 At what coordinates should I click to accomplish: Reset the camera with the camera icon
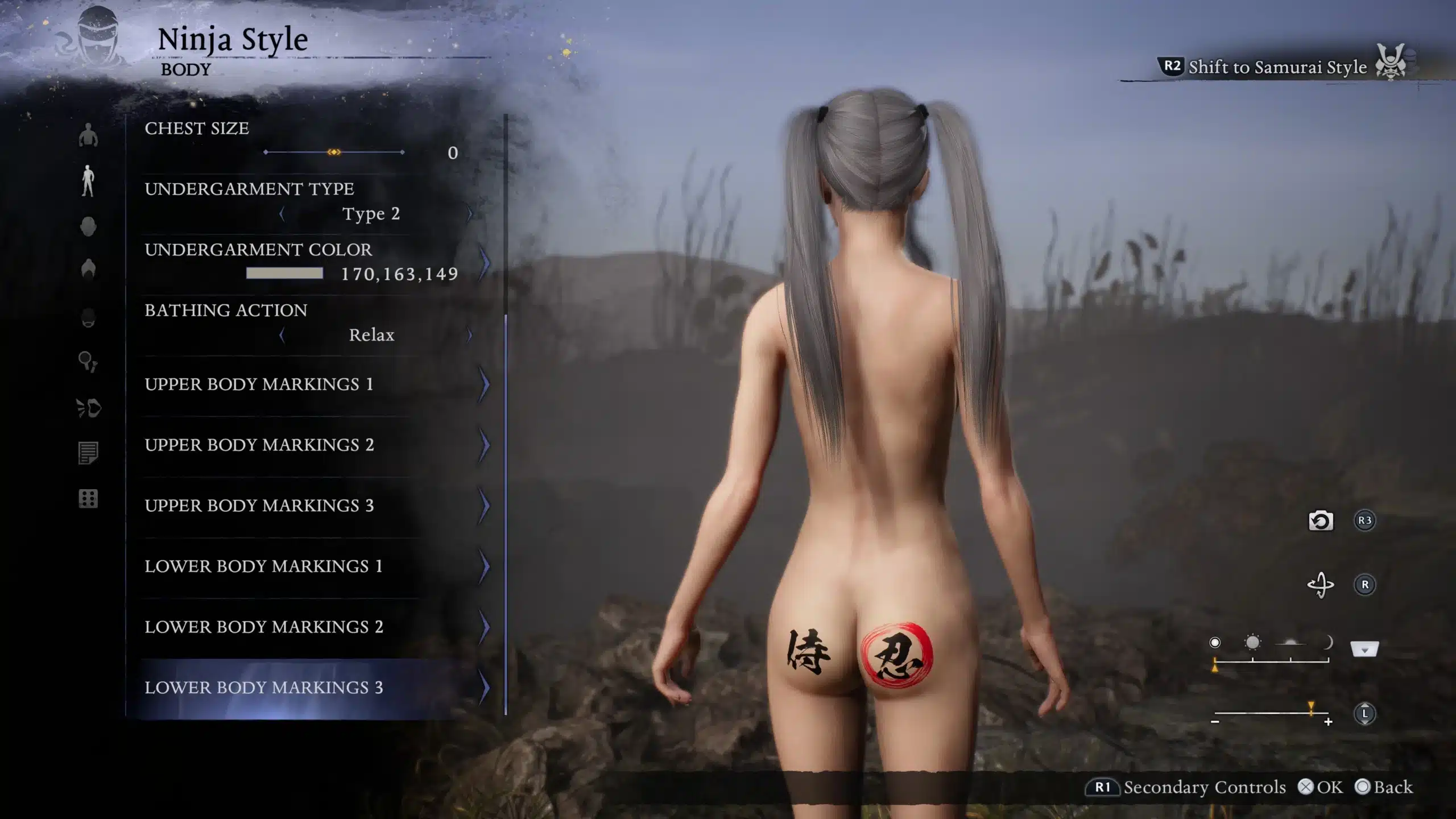point(1321,521)
